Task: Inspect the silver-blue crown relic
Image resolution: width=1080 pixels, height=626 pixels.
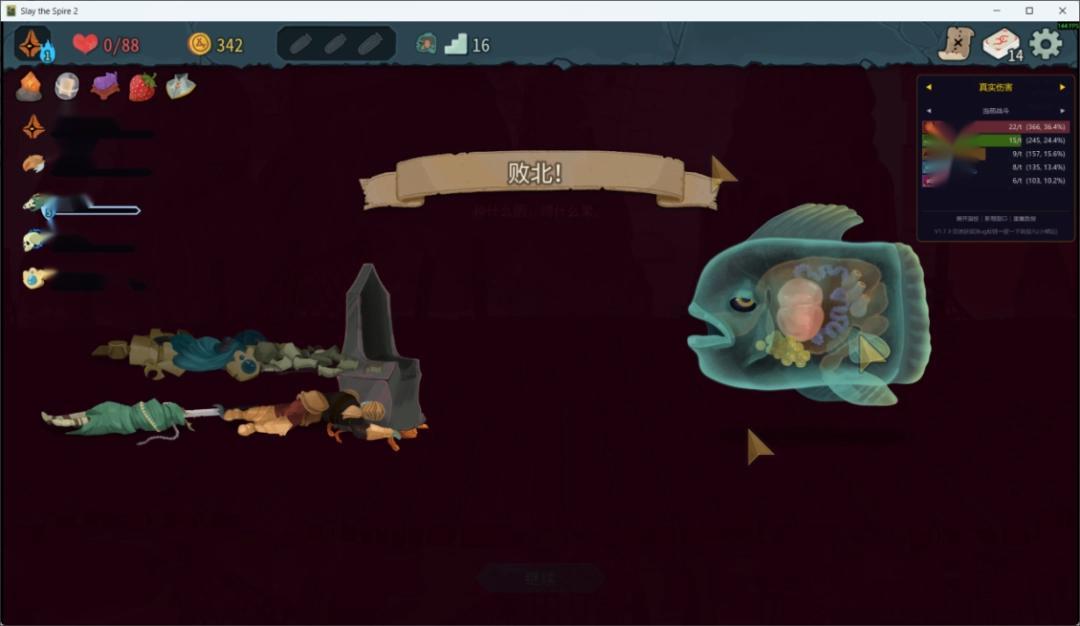Action: 181,87
